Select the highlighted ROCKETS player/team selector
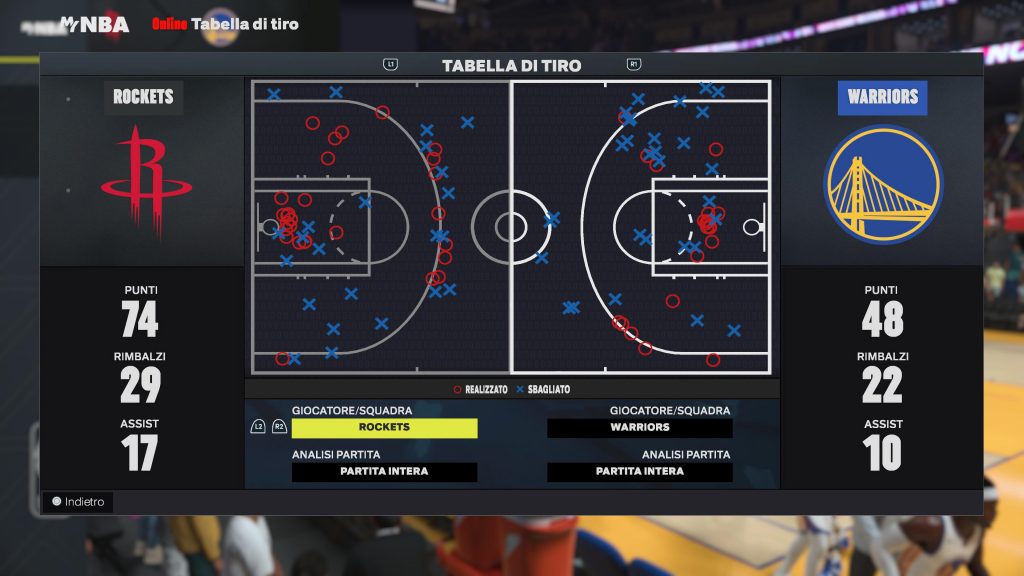Screen dimensions: 1024x576 [384, 428]
